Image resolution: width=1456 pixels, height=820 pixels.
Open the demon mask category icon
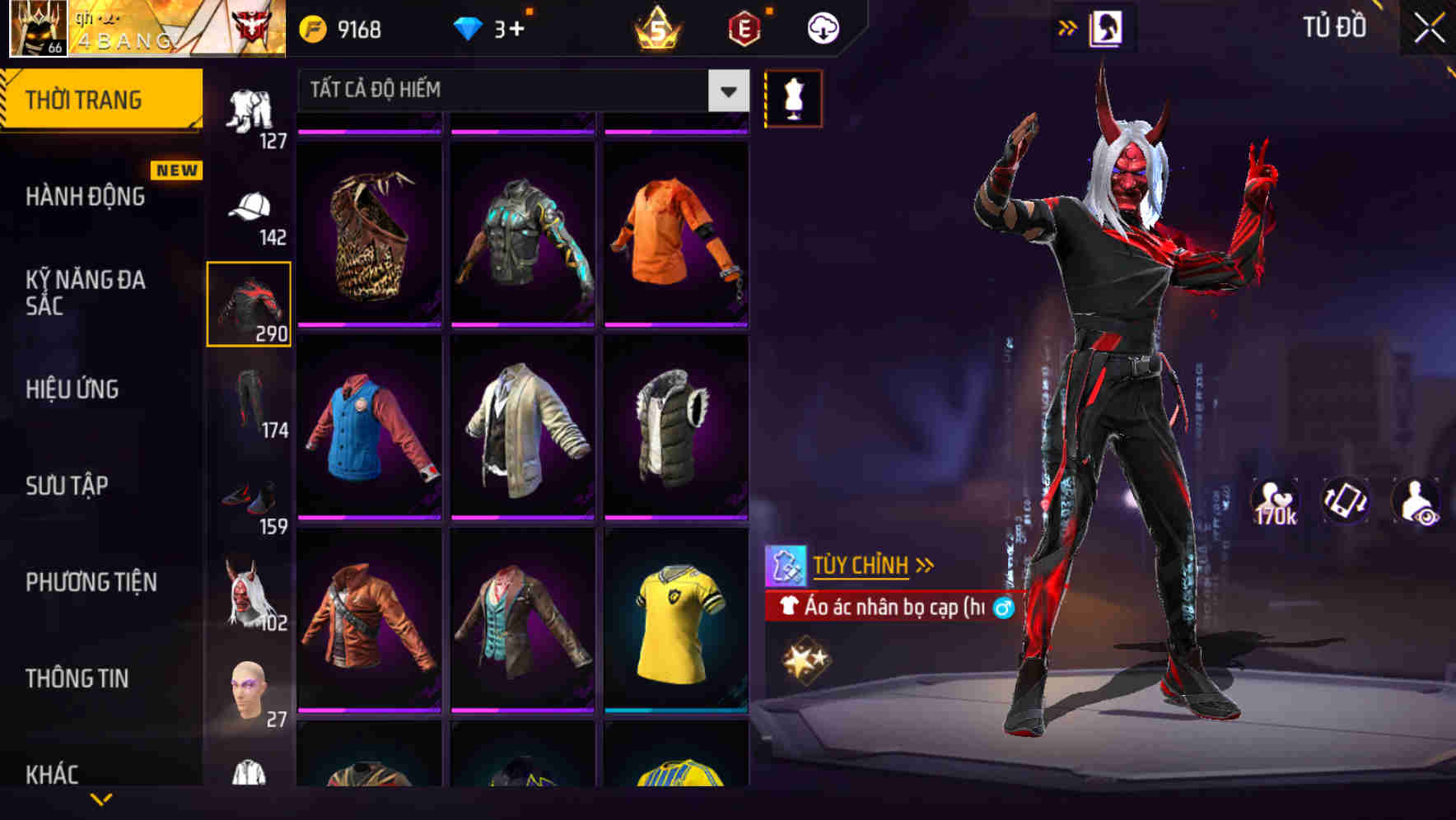click(249, 597)
